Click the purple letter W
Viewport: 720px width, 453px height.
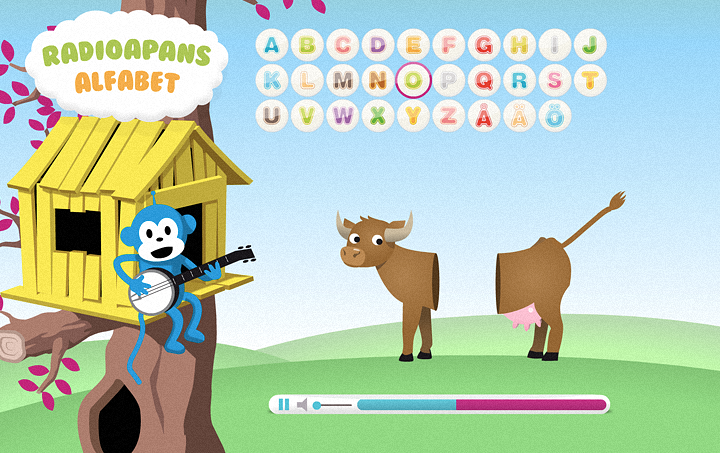pyautogui.click(x=343, y=115)
